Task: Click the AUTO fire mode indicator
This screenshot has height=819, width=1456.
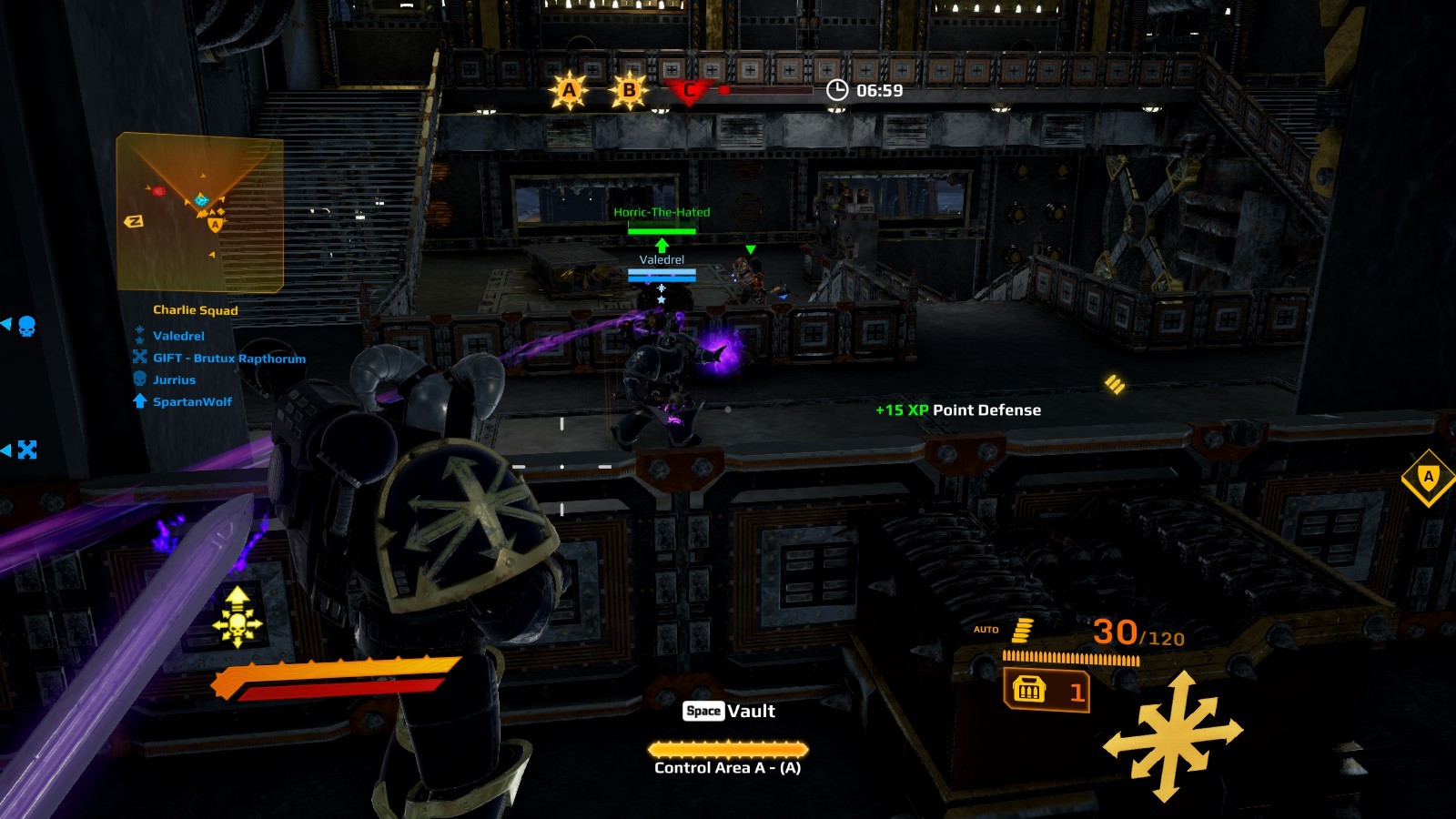Action: click(986, 630)
